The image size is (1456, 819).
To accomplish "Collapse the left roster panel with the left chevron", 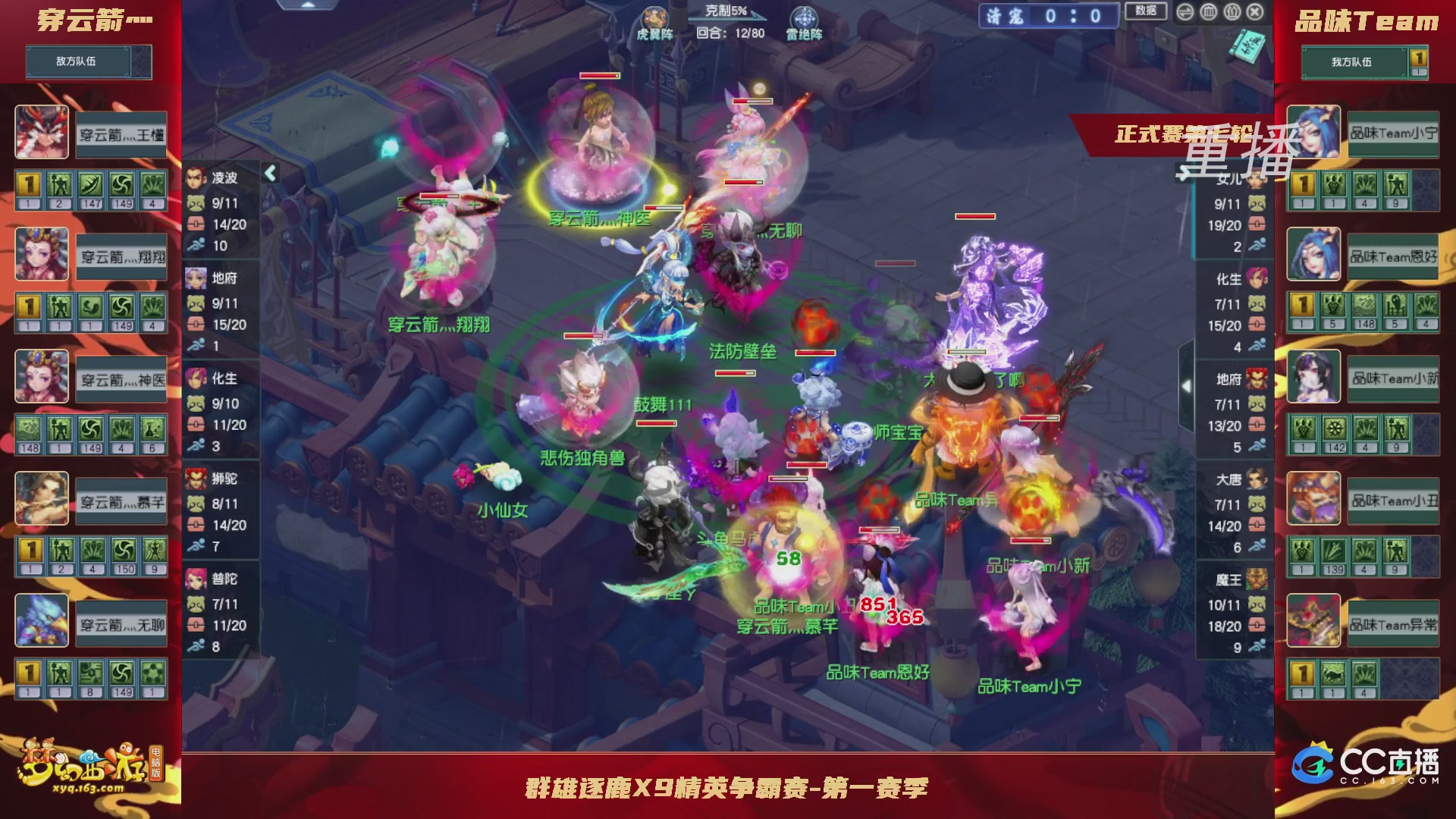I will tap(270, 173).
